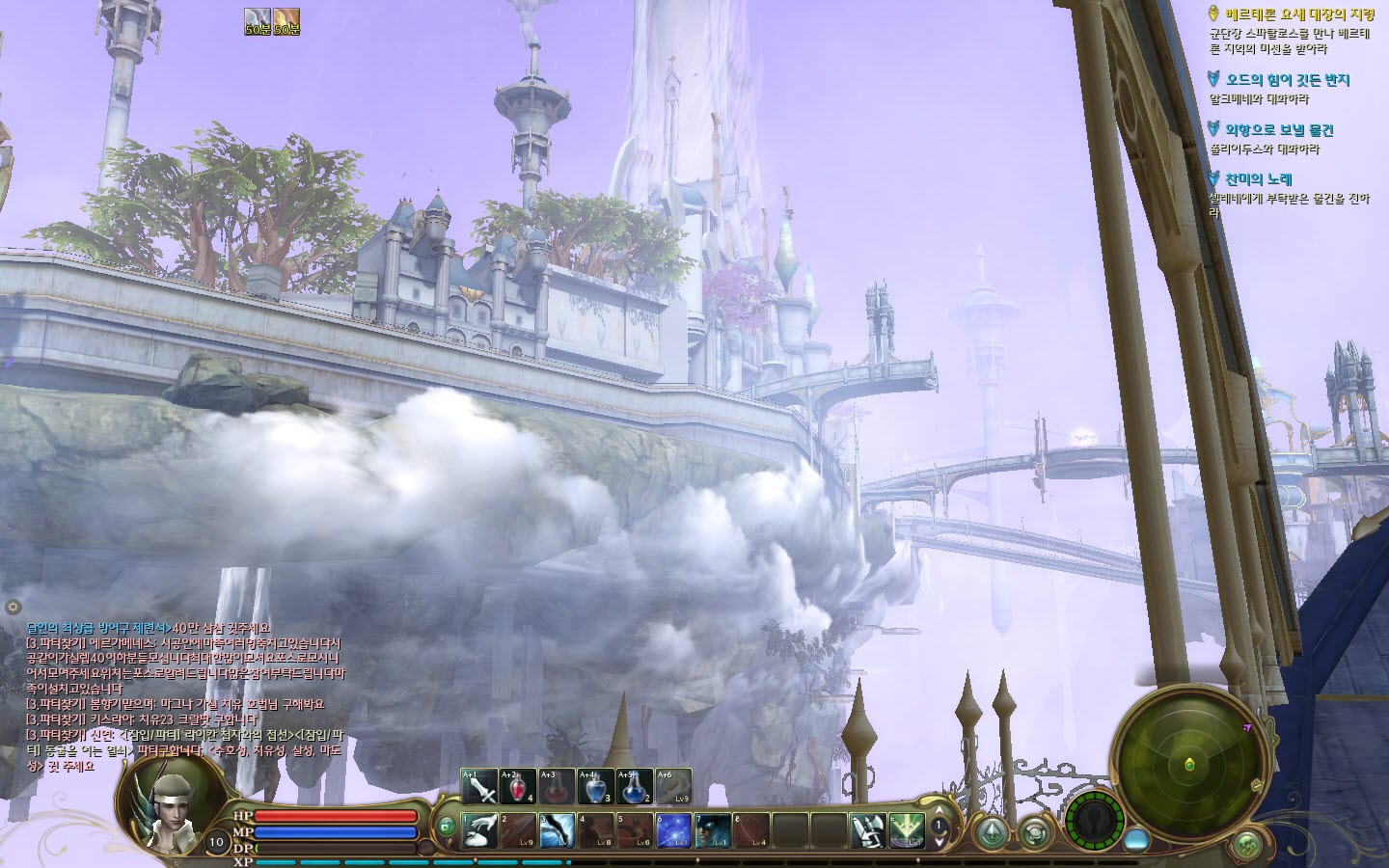Viewport: 1389px width, 868px height.
Task: Open the chat settings gear icon
Action: [x=13, y=607]
